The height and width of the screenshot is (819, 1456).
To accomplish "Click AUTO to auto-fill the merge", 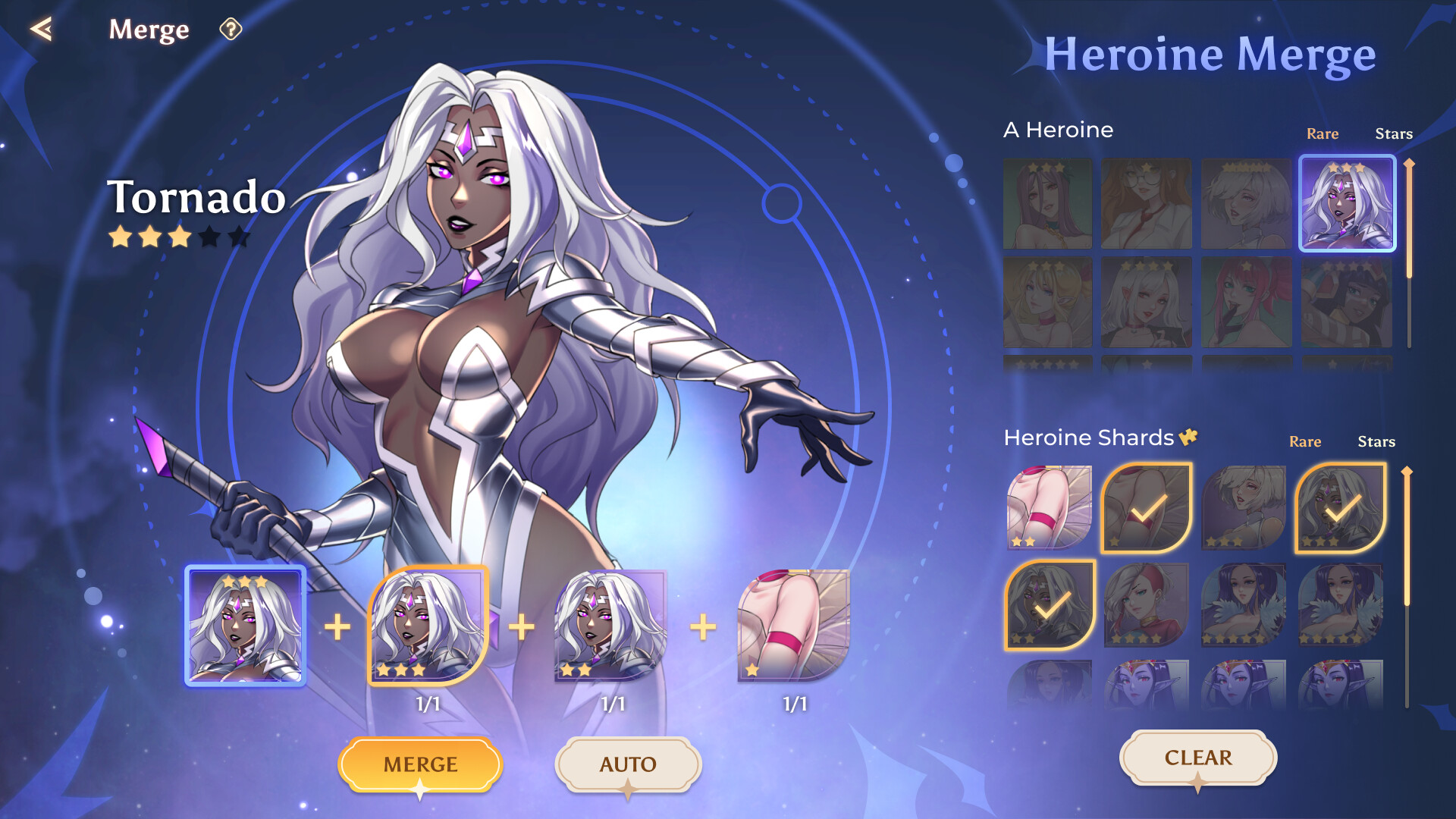I will [628, 764].
